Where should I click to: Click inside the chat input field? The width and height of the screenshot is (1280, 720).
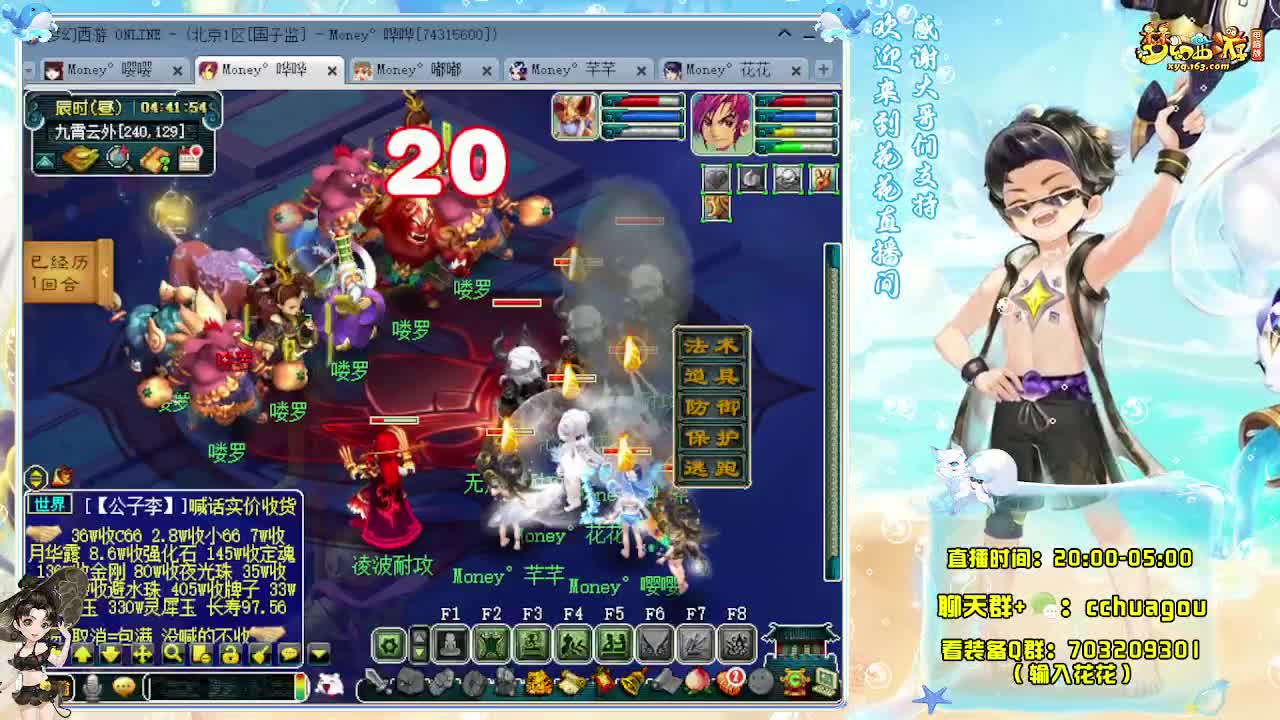point(222,688)
